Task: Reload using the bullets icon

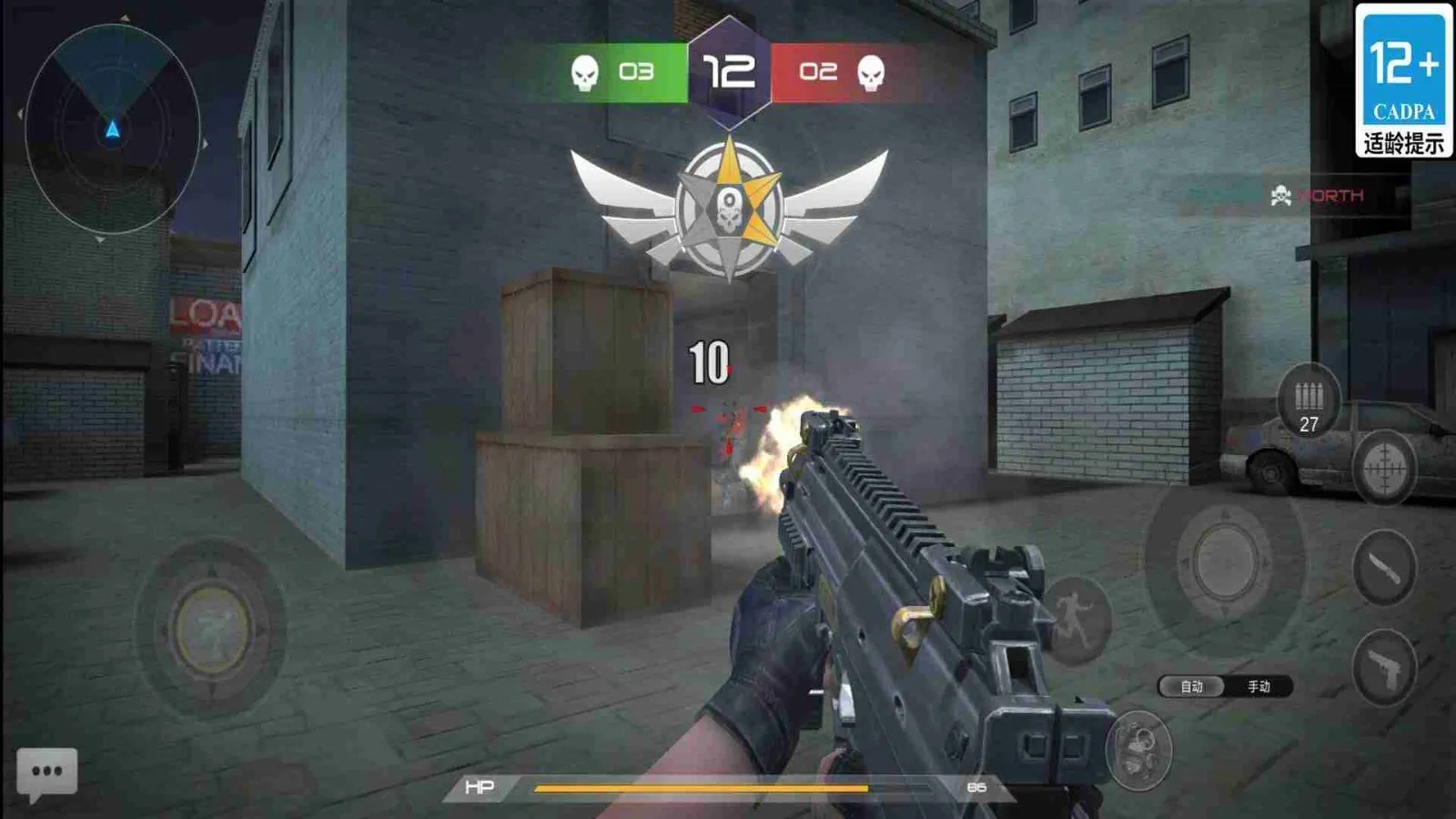Action: tap(1309, 402)
